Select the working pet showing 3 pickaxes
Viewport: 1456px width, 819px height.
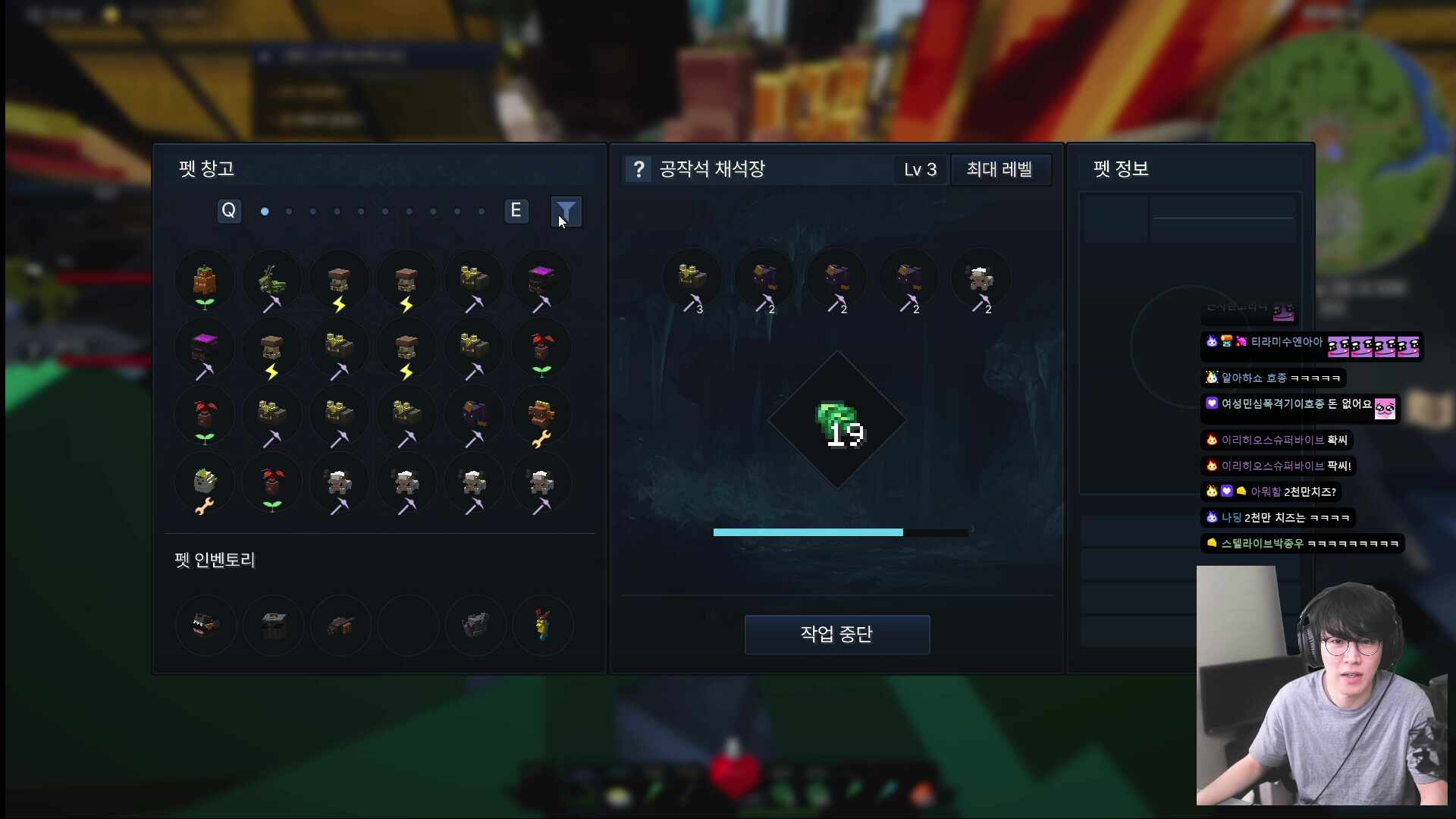tap(692, 281)
